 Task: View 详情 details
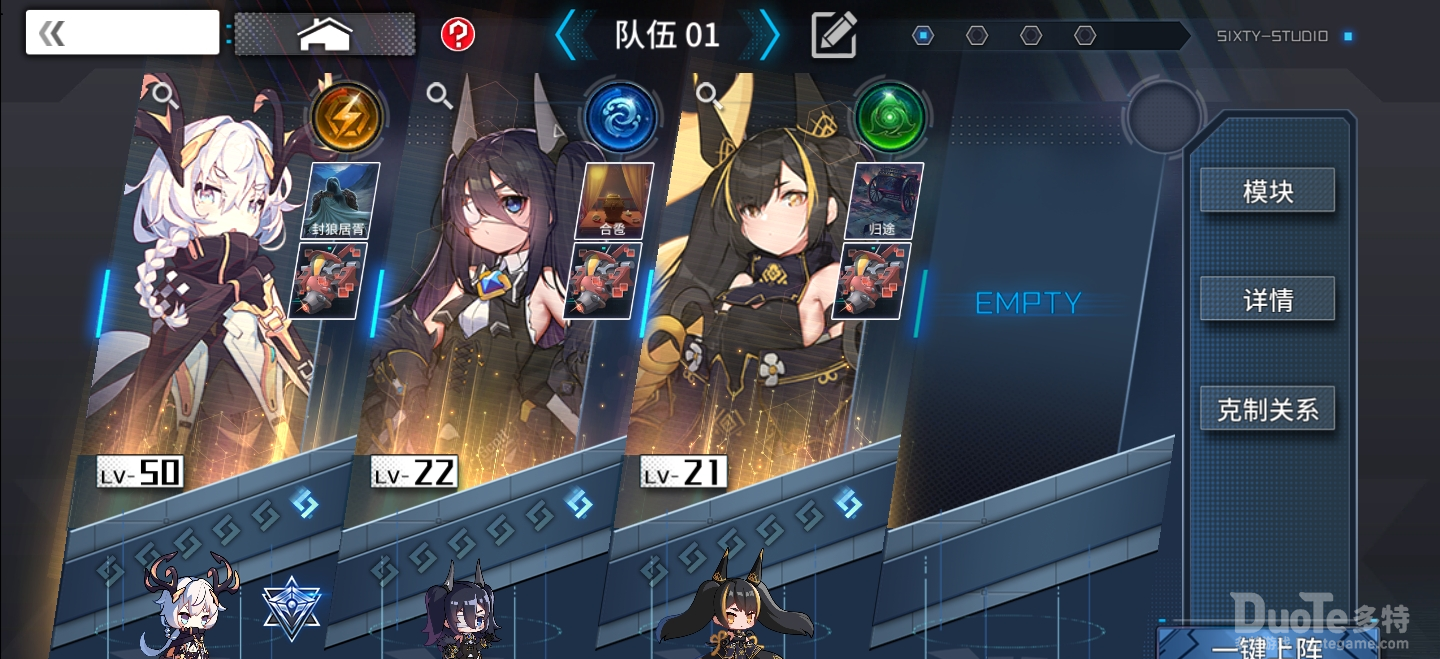tap(1267, 299)
